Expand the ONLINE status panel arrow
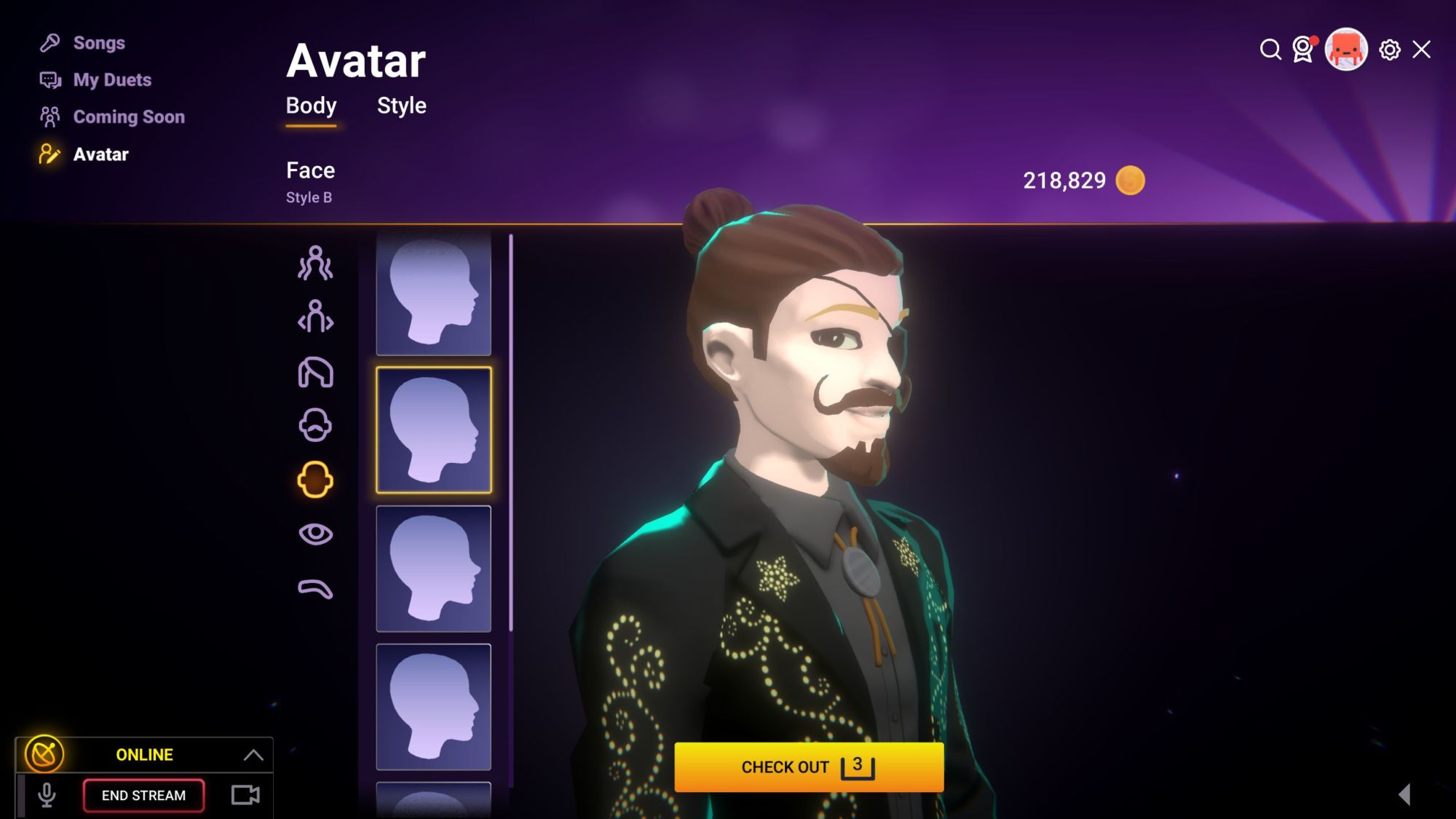 253,755
